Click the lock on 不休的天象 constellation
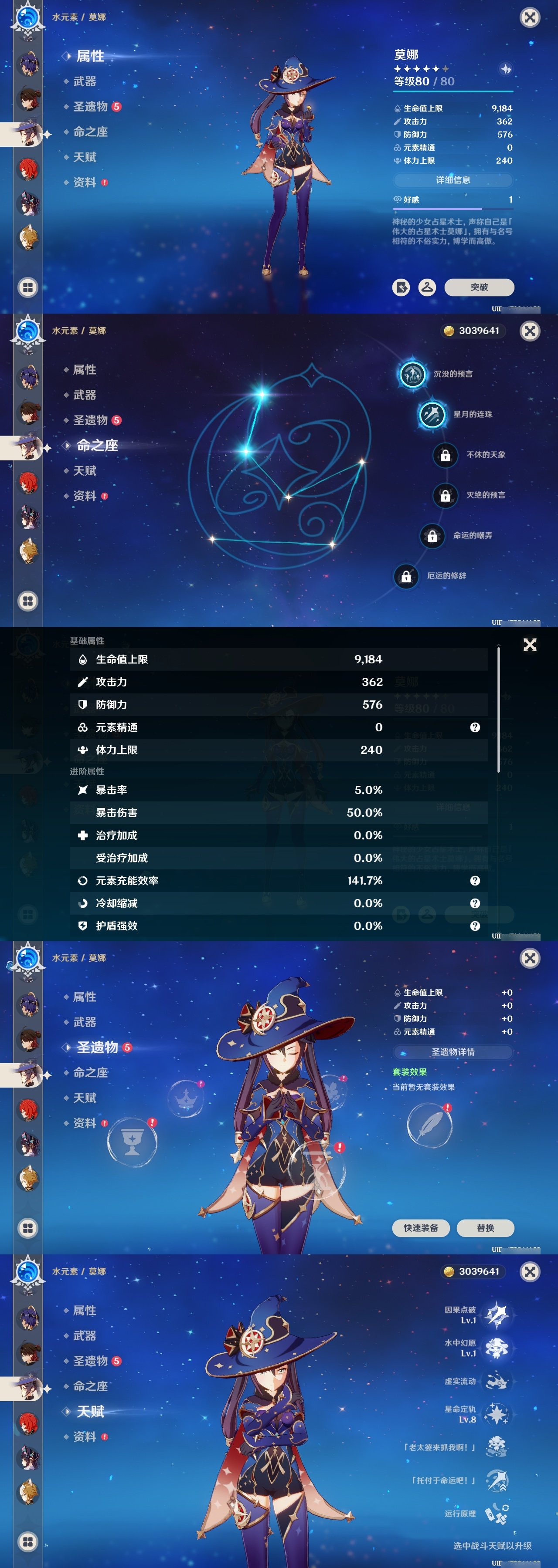 445,454
